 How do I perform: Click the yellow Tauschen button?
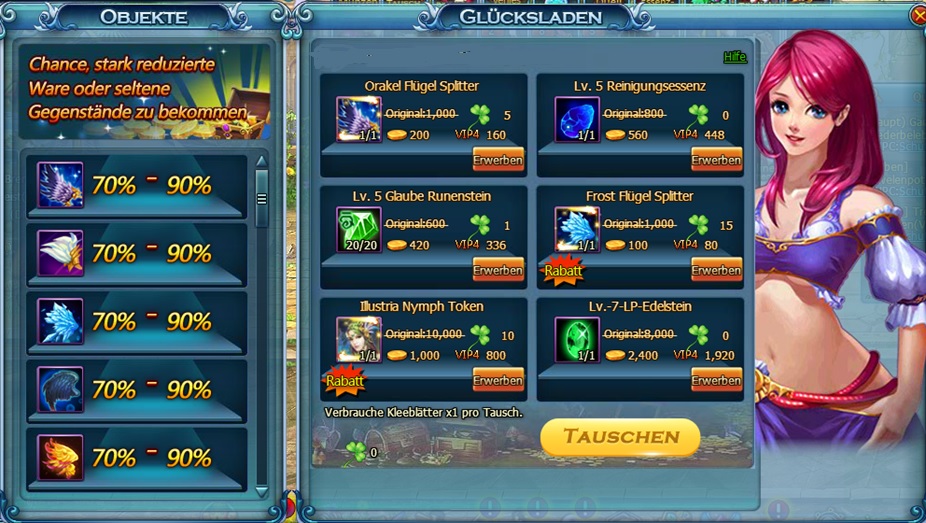620,437
